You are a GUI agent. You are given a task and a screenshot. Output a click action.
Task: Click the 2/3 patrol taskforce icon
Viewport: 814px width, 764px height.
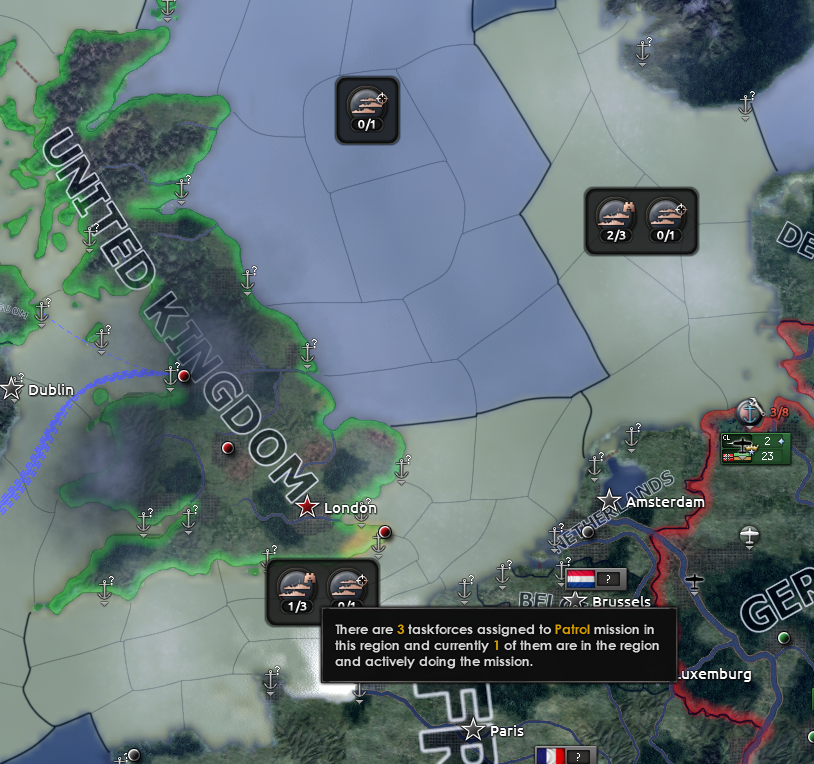[x=616, y=220]
